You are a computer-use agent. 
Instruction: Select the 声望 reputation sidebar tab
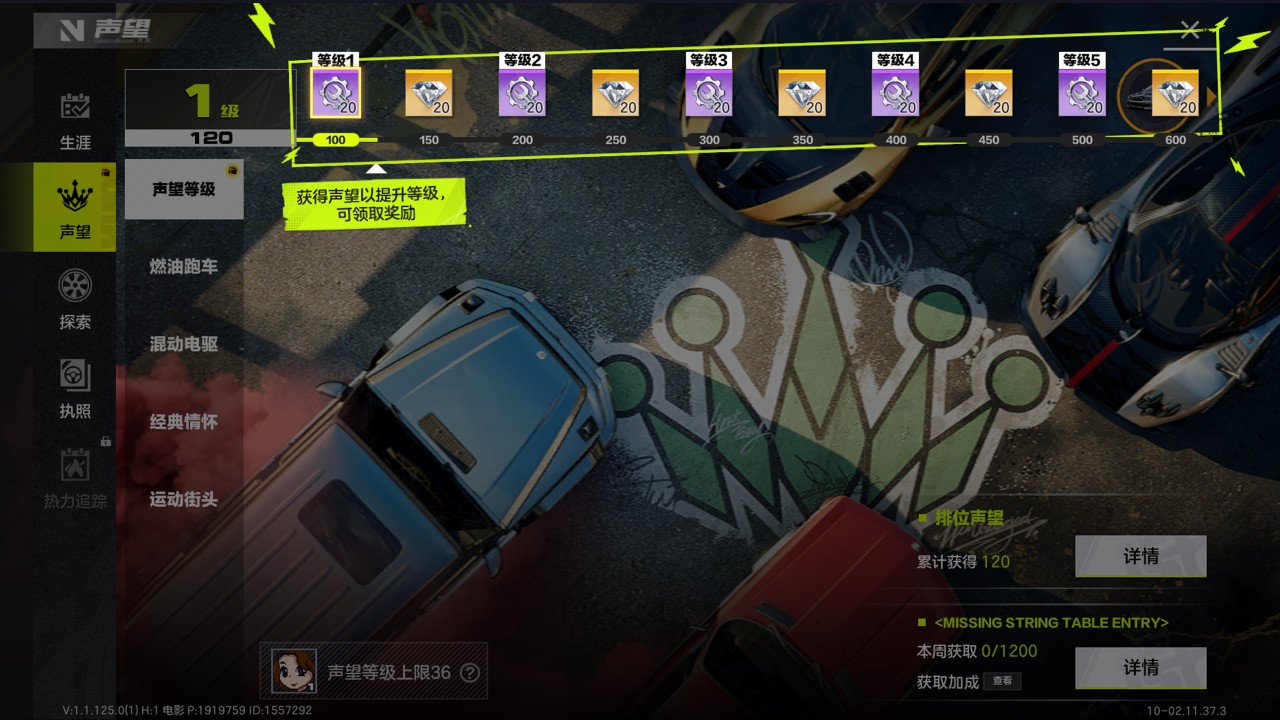[75, 208]
